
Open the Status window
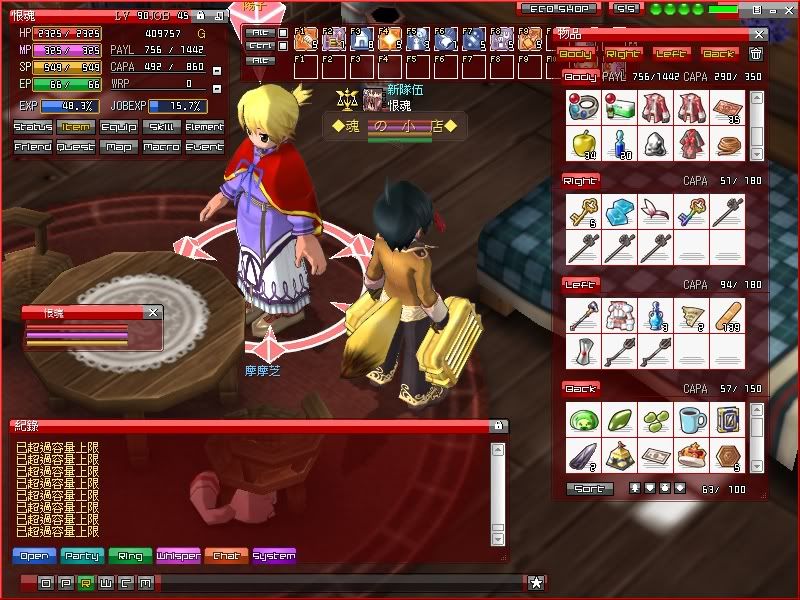pos(33,127)
